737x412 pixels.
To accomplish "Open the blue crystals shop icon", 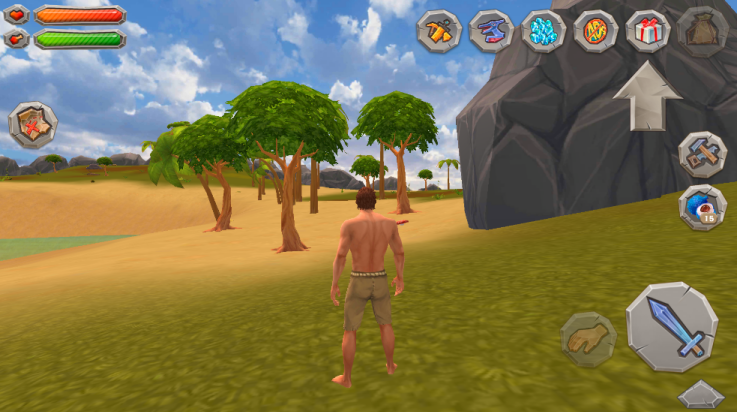I will (x=543, y=30).
